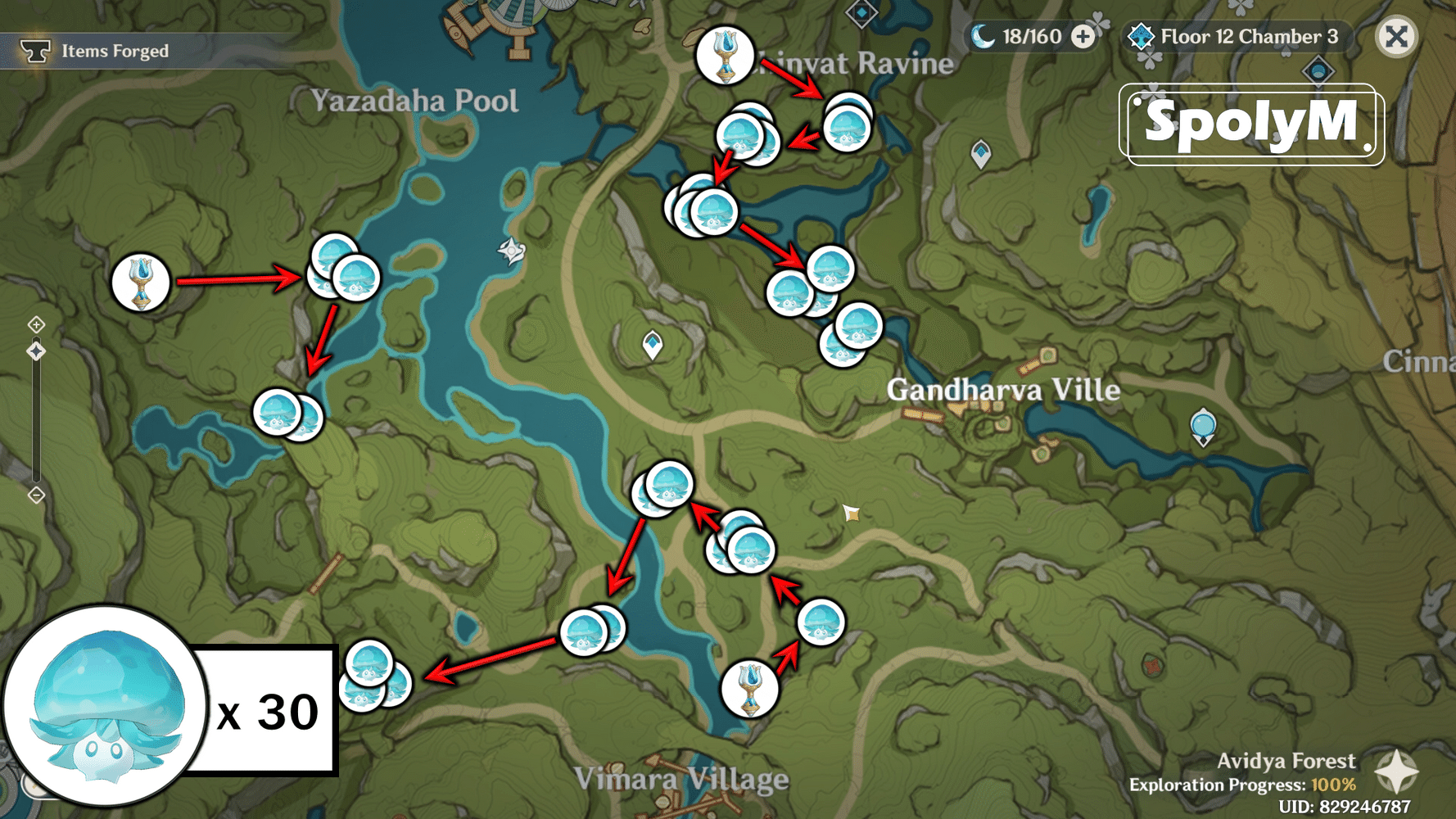Click the plus button after the 18/160 counter
The image size is (1456, 819).
[1083, 36]
